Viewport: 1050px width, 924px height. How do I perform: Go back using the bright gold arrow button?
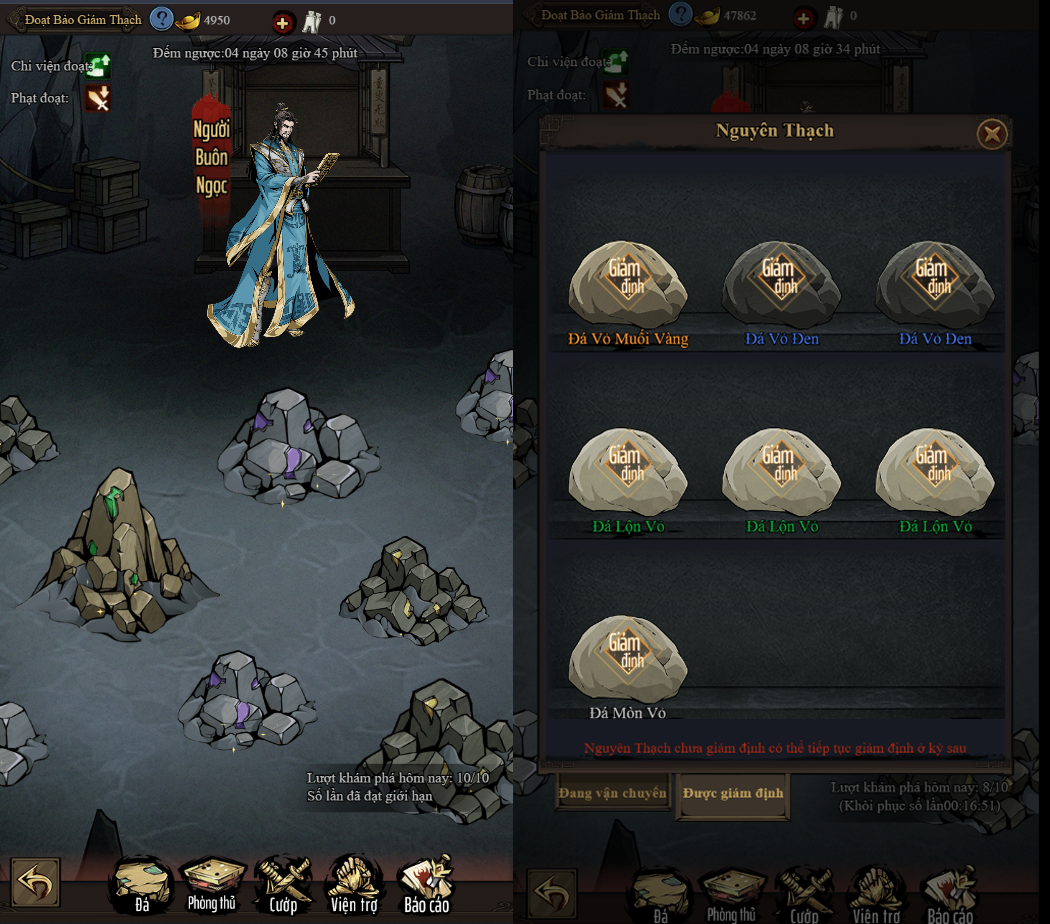[x=36, y=883]
